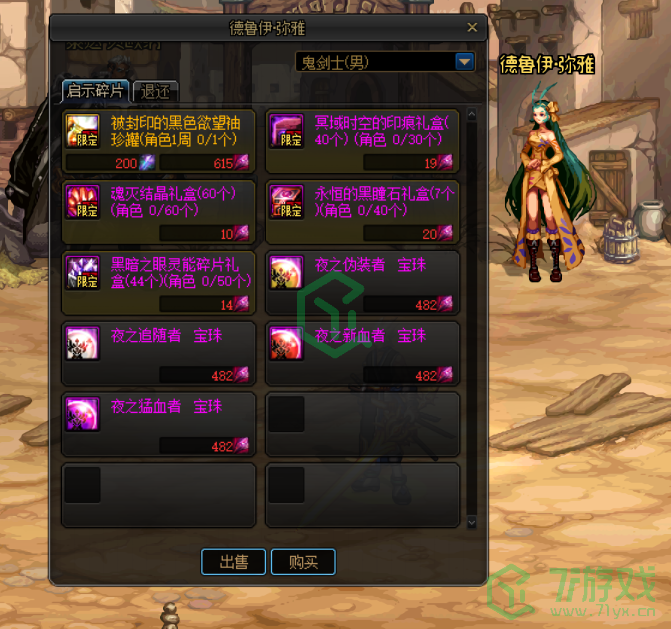Select the 夜之伪装者 宝珠 item

click(x=362, y=283)
